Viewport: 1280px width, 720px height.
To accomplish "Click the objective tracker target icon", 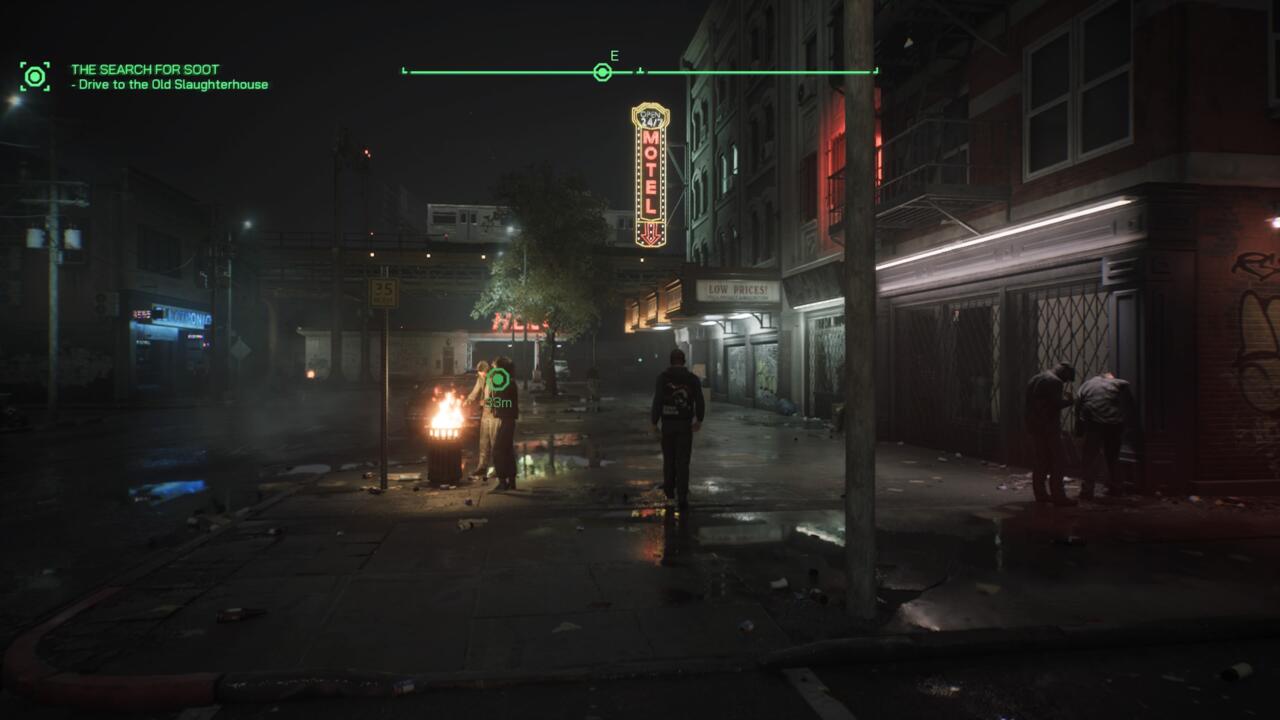I will [35, 76].
